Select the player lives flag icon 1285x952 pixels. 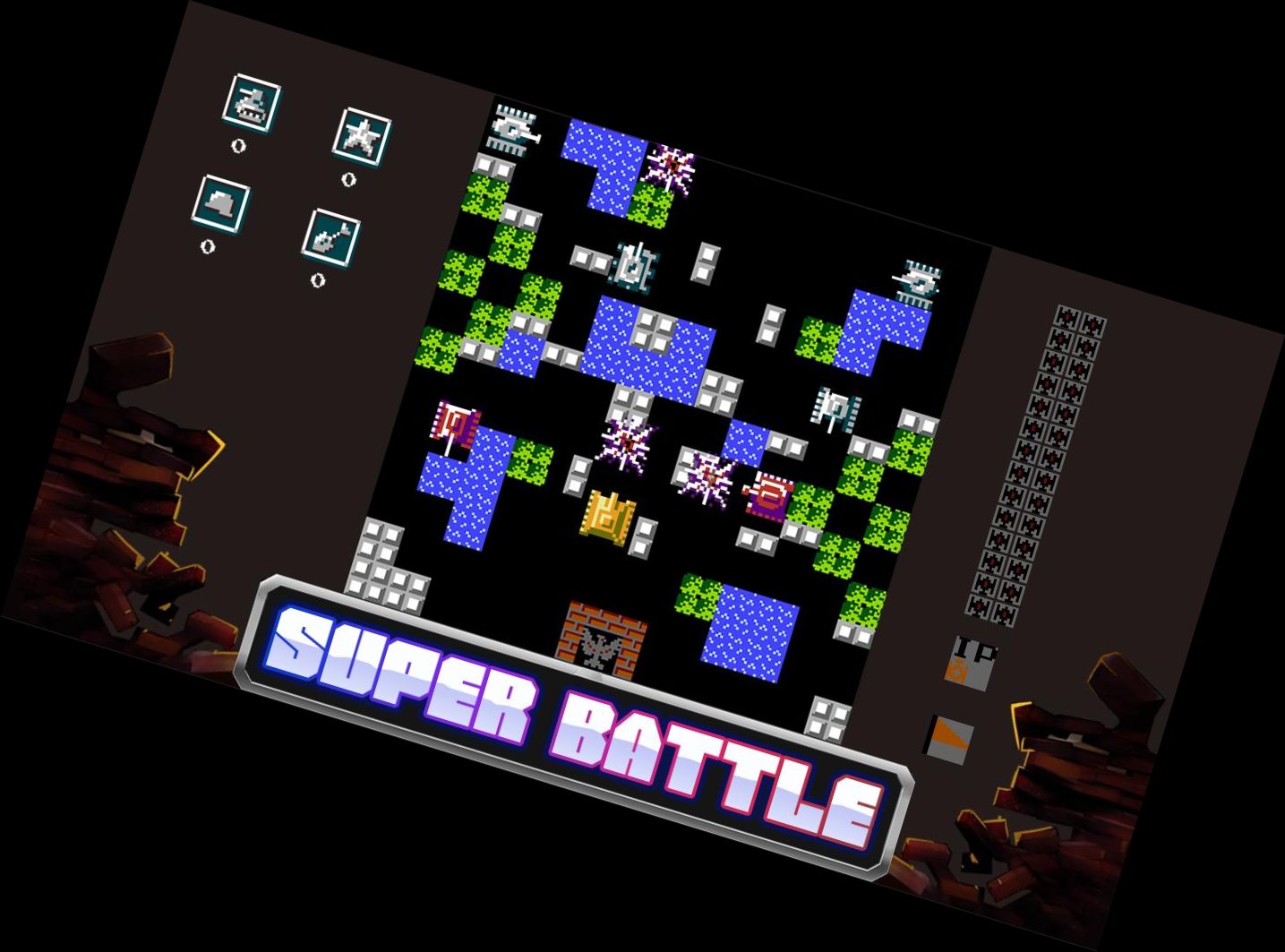pos(949,739)
